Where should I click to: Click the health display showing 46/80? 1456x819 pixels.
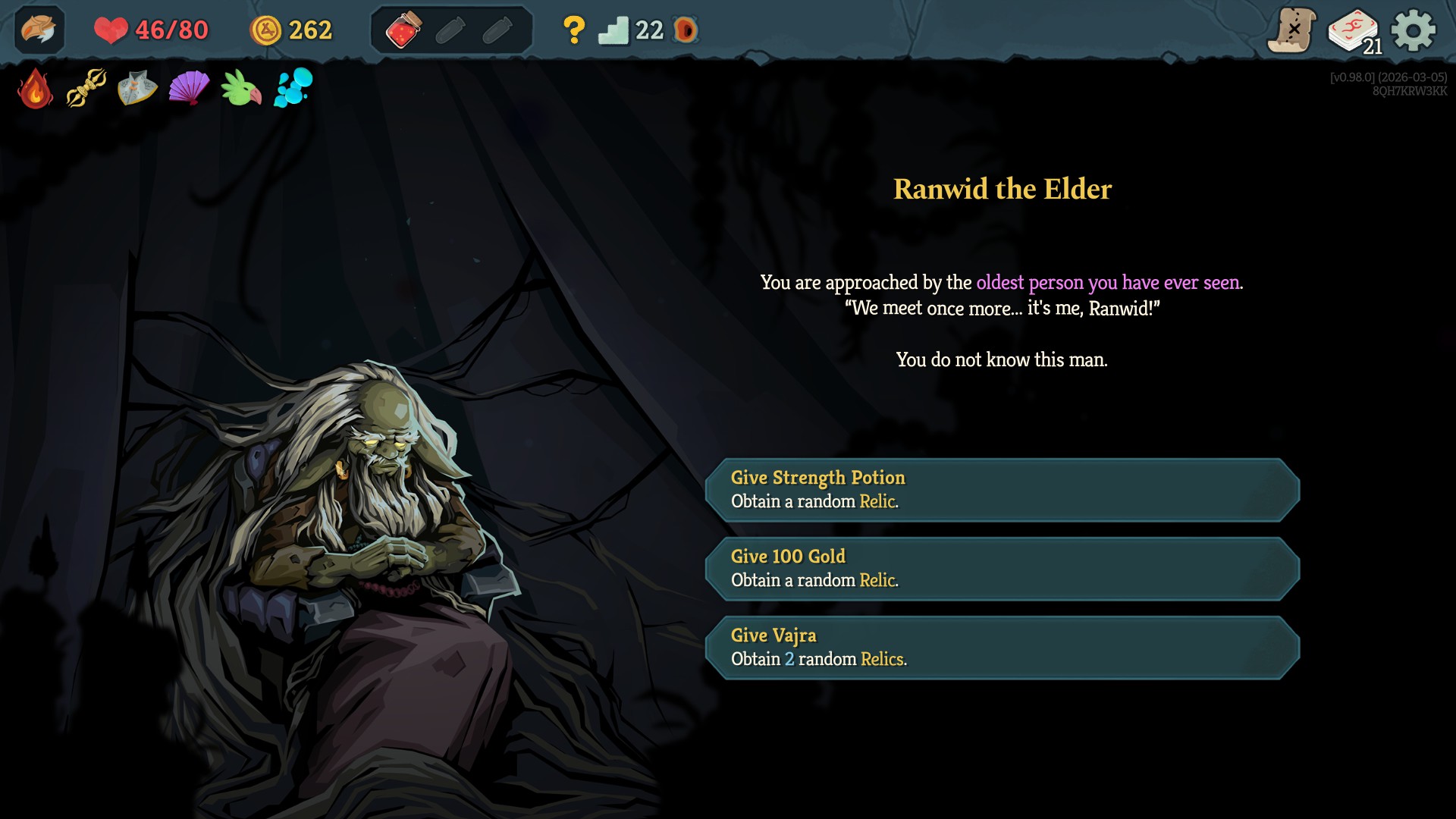tap(150, 30)
